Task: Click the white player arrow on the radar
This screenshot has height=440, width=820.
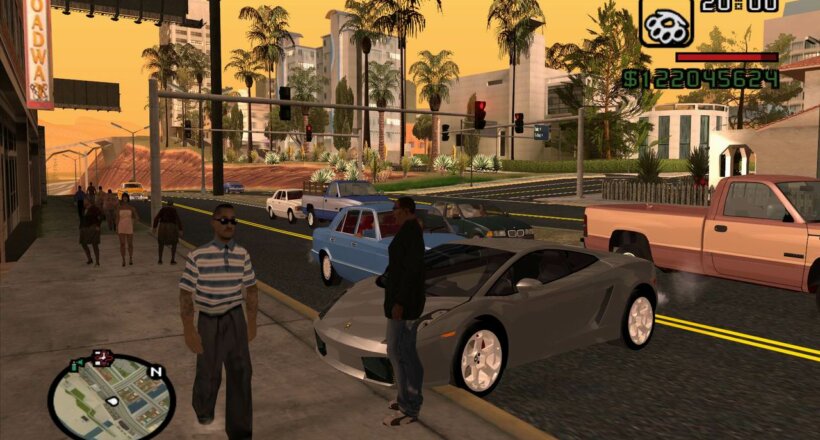Action: (112, 401)
